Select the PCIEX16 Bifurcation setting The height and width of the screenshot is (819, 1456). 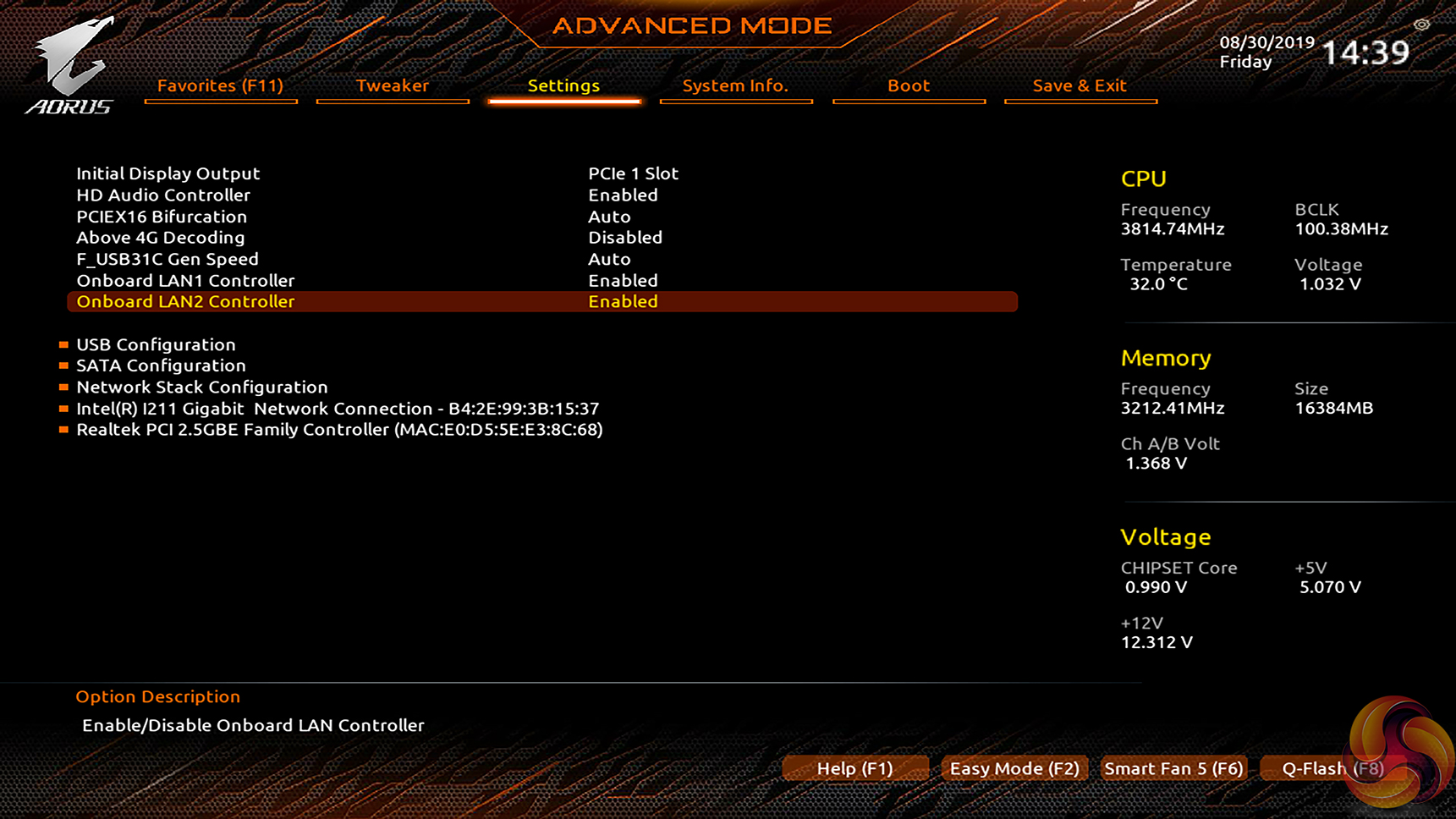tap(162, 217)
